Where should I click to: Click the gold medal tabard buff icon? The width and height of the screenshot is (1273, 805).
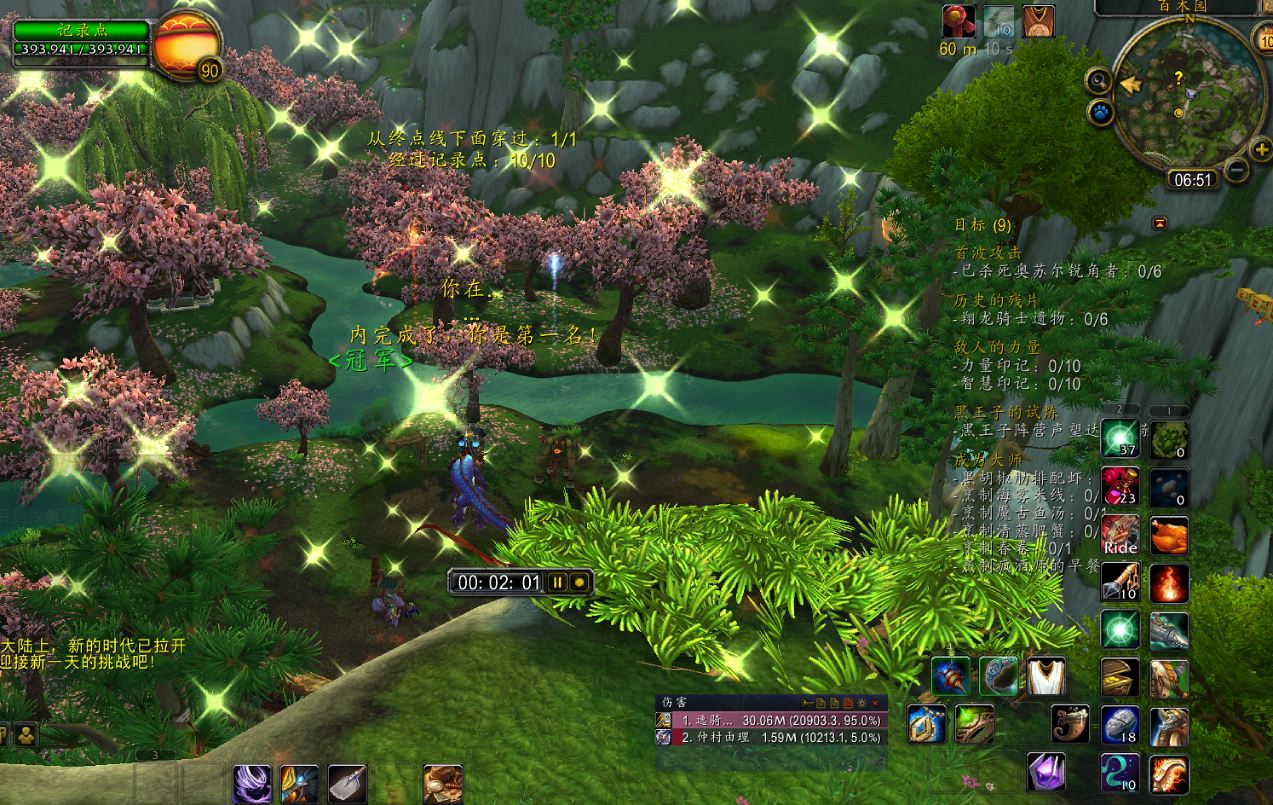[1038, 20]
